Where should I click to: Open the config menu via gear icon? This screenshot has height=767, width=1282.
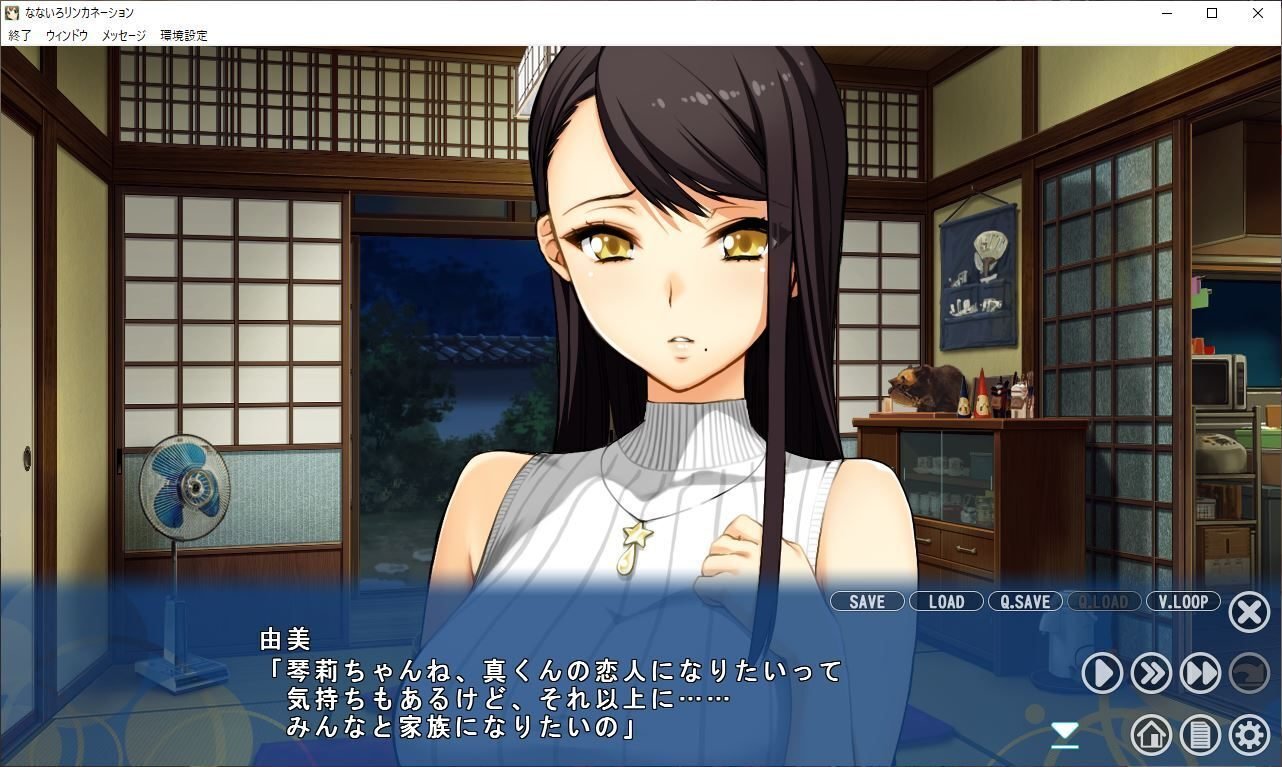[x=1248, y=734]
